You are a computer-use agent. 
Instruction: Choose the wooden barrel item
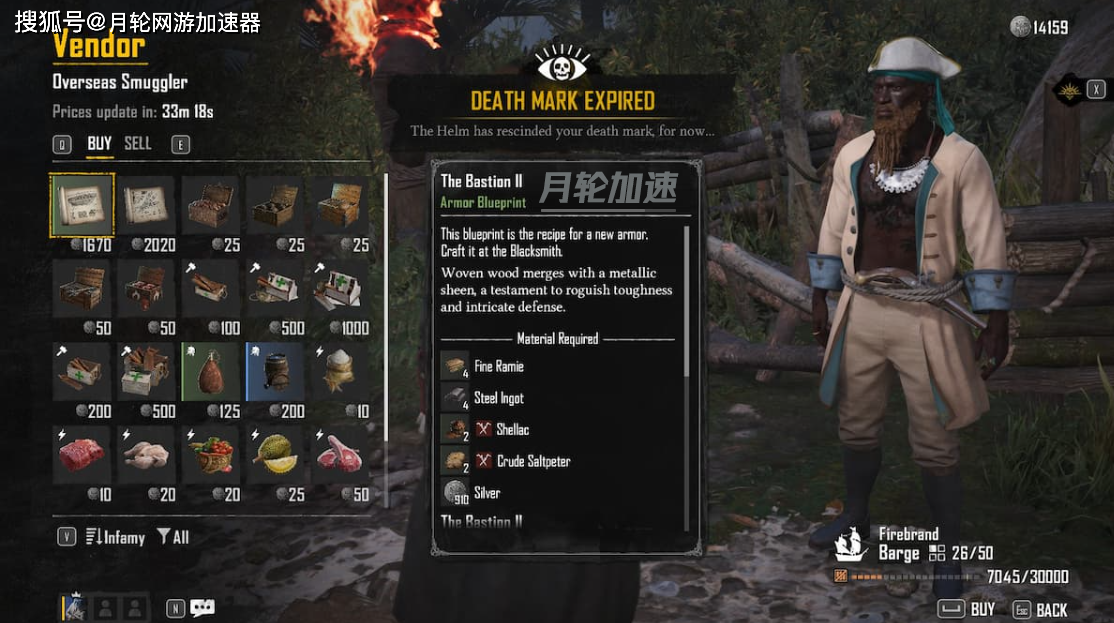pos(274,372)
